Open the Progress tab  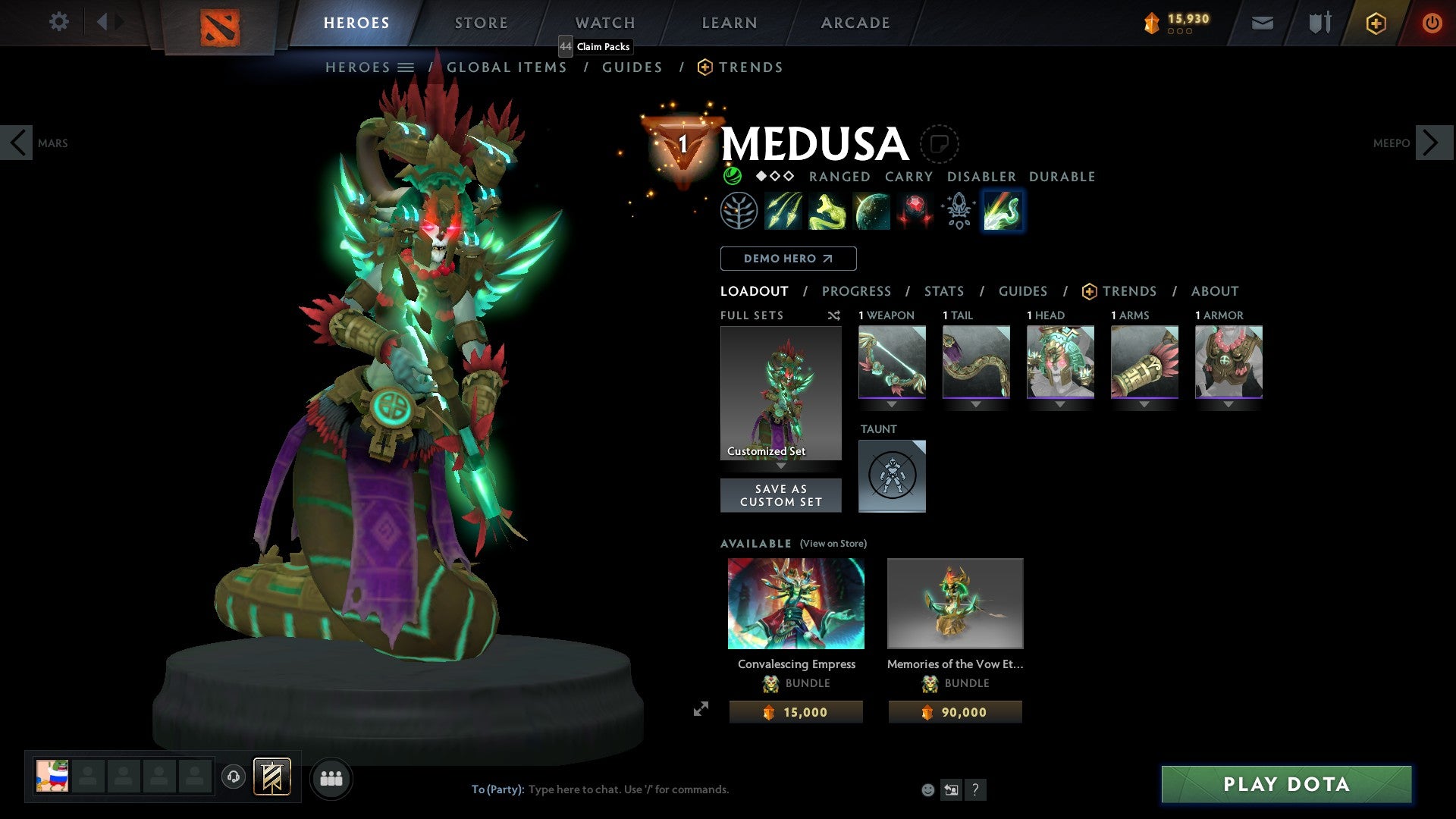coord(856,291)
